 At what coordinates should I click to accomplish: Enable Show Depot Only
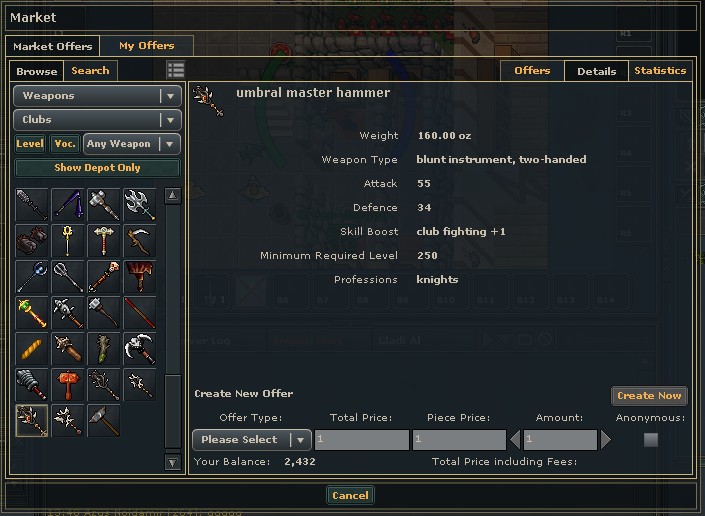97,168
